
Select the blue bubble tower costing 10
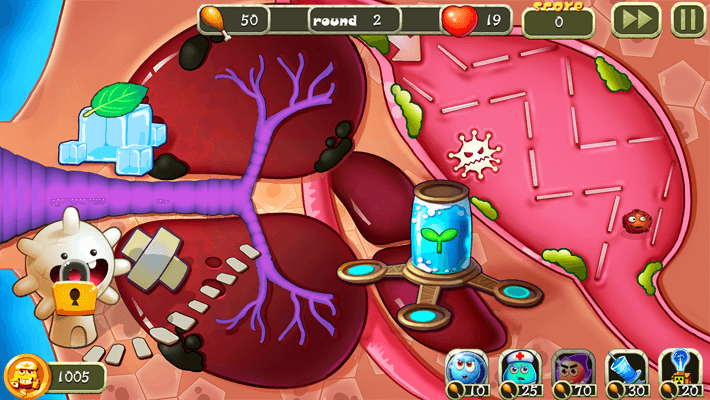click(467, 370)
